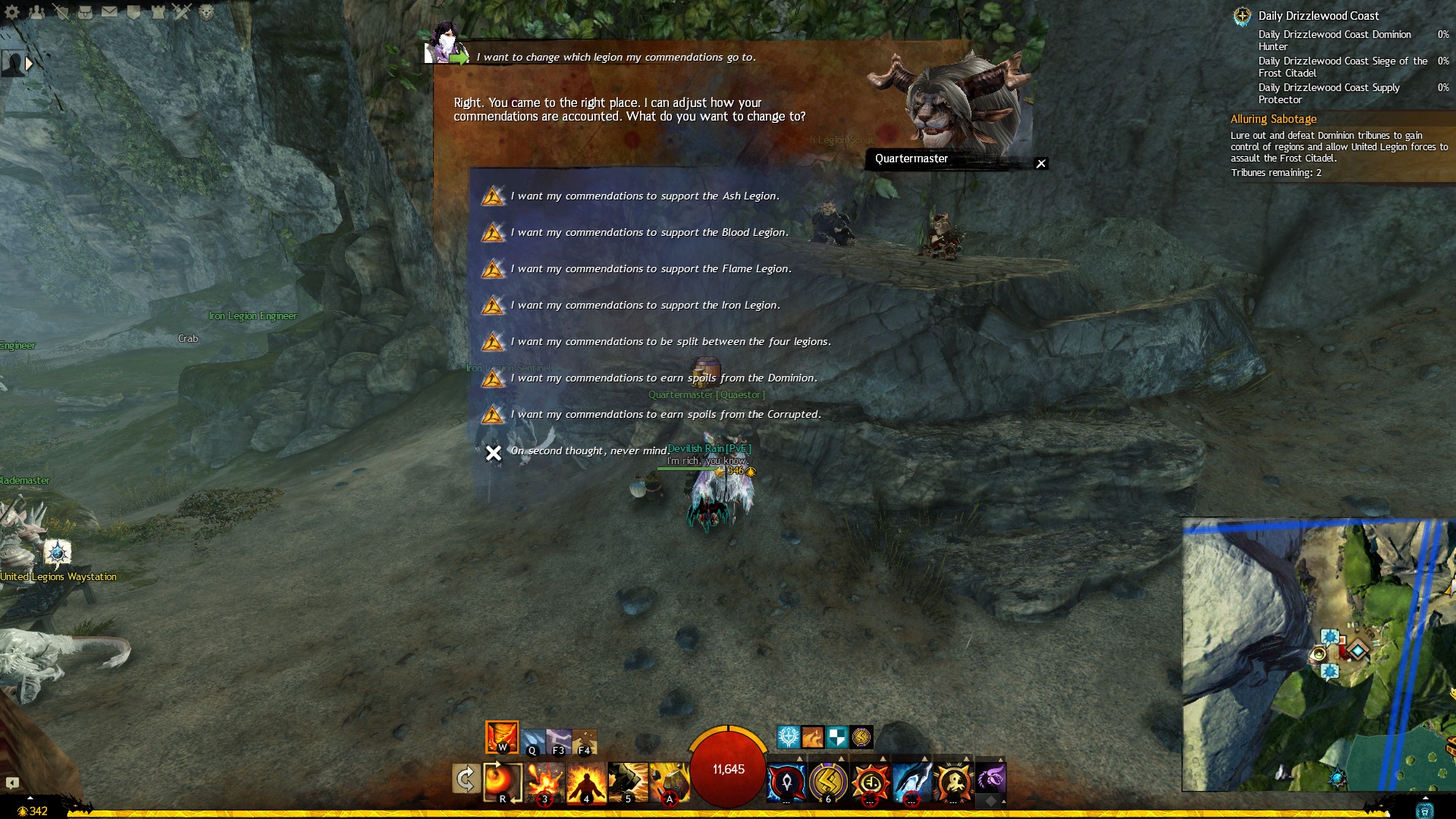Open the inventory bag icon
Image resolution: width=1456 pixels, height=819 pixels.
pos(85,12)
